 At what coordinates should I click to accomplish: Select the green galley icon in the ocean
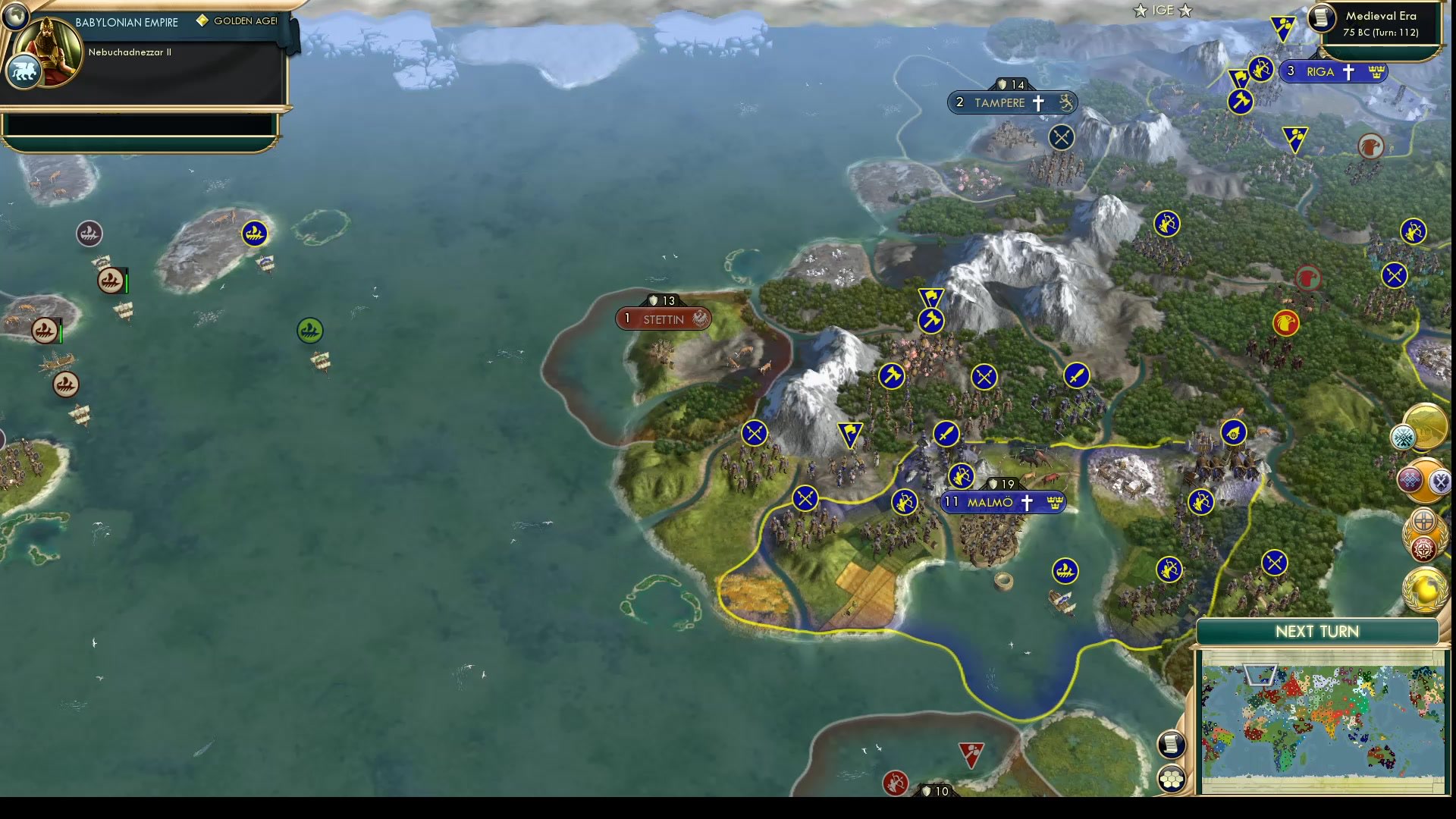tap(309, 329)
